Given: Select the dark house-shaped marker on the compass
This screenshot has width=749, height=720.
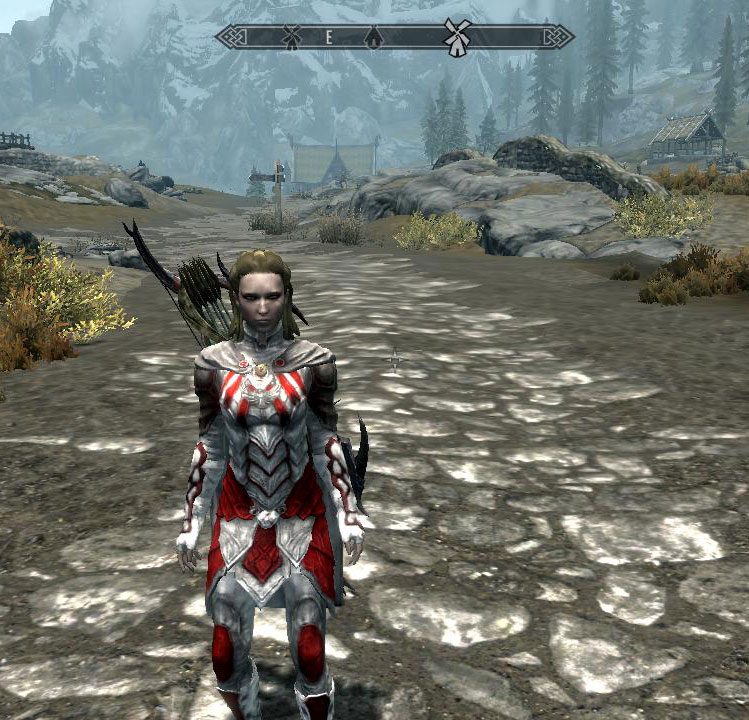Looking at the screenshot, I should tap(372, 38).
